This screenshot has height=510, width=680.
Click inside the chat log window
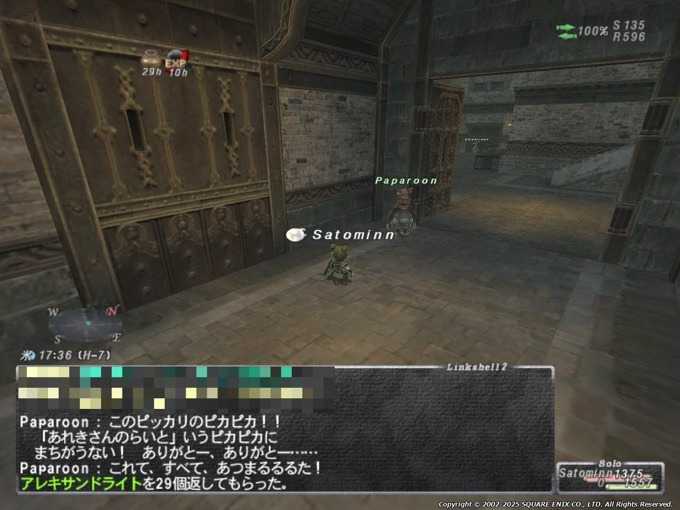pyautogui.click(x=285, y=430)
